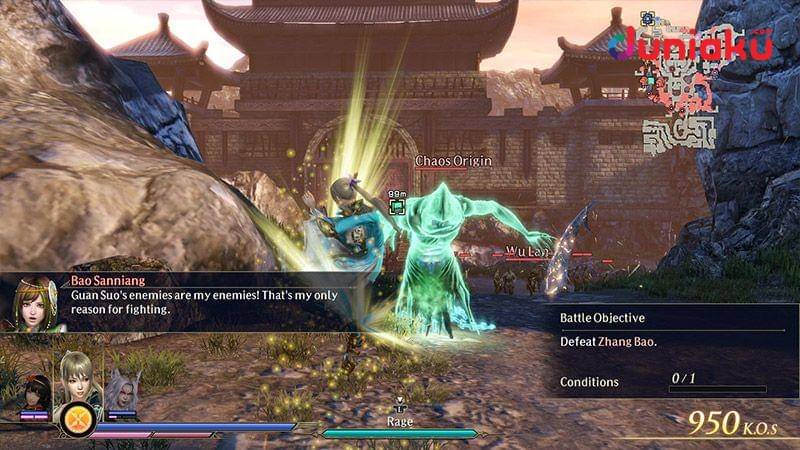Click the orange crossed-weapons emblem
The image size is (800, 450).
pos(75,418)
